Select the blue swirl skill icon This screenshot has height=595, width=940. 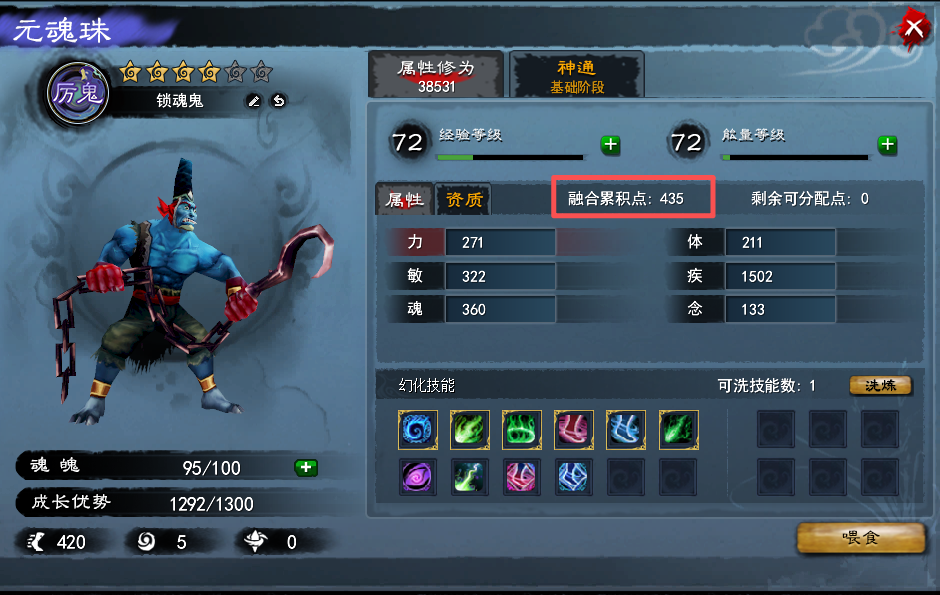(x=418, y=429)
